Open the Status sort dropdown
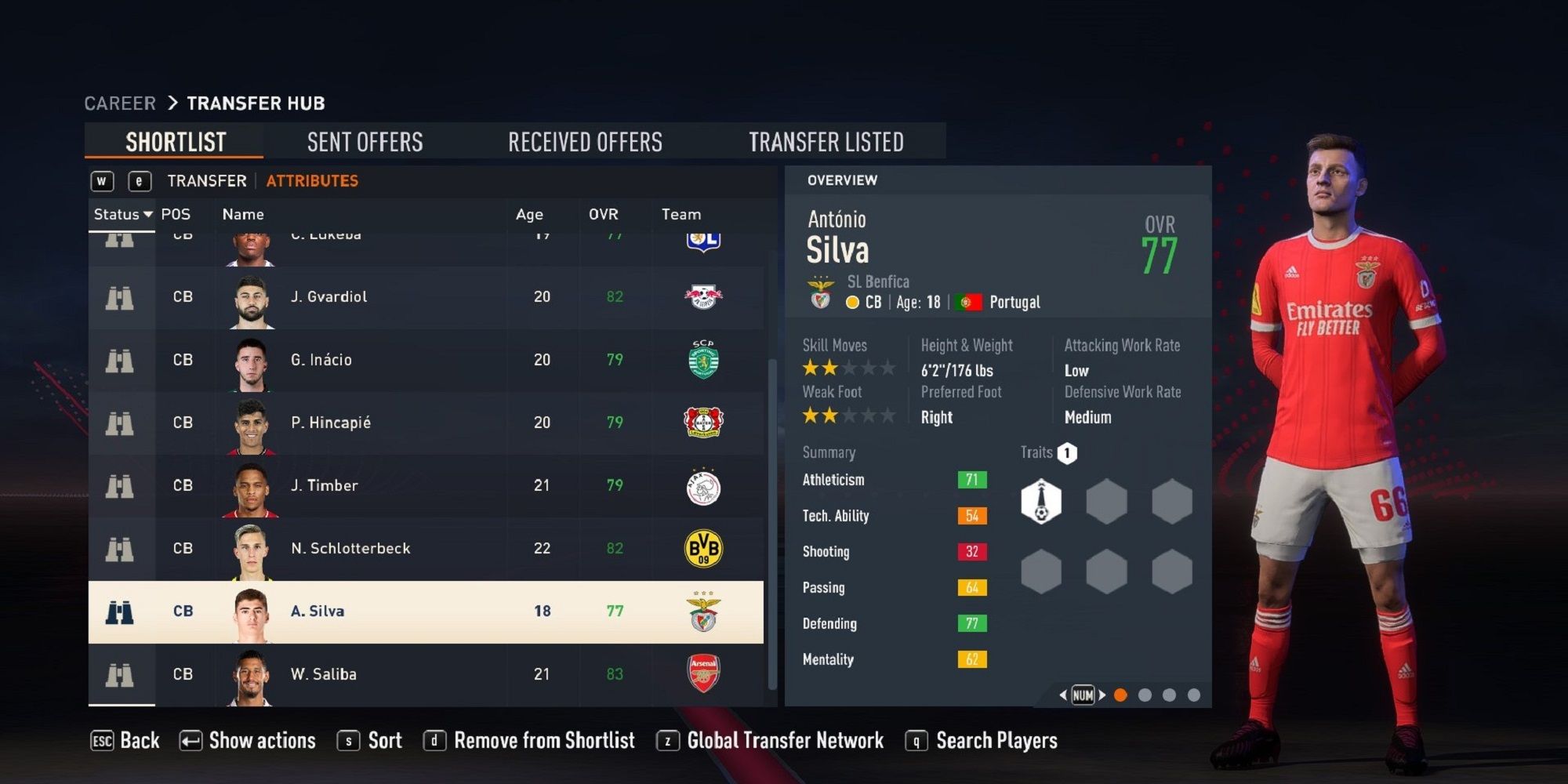This screenshot has width=1568, height=784. [x=123, y=213]
